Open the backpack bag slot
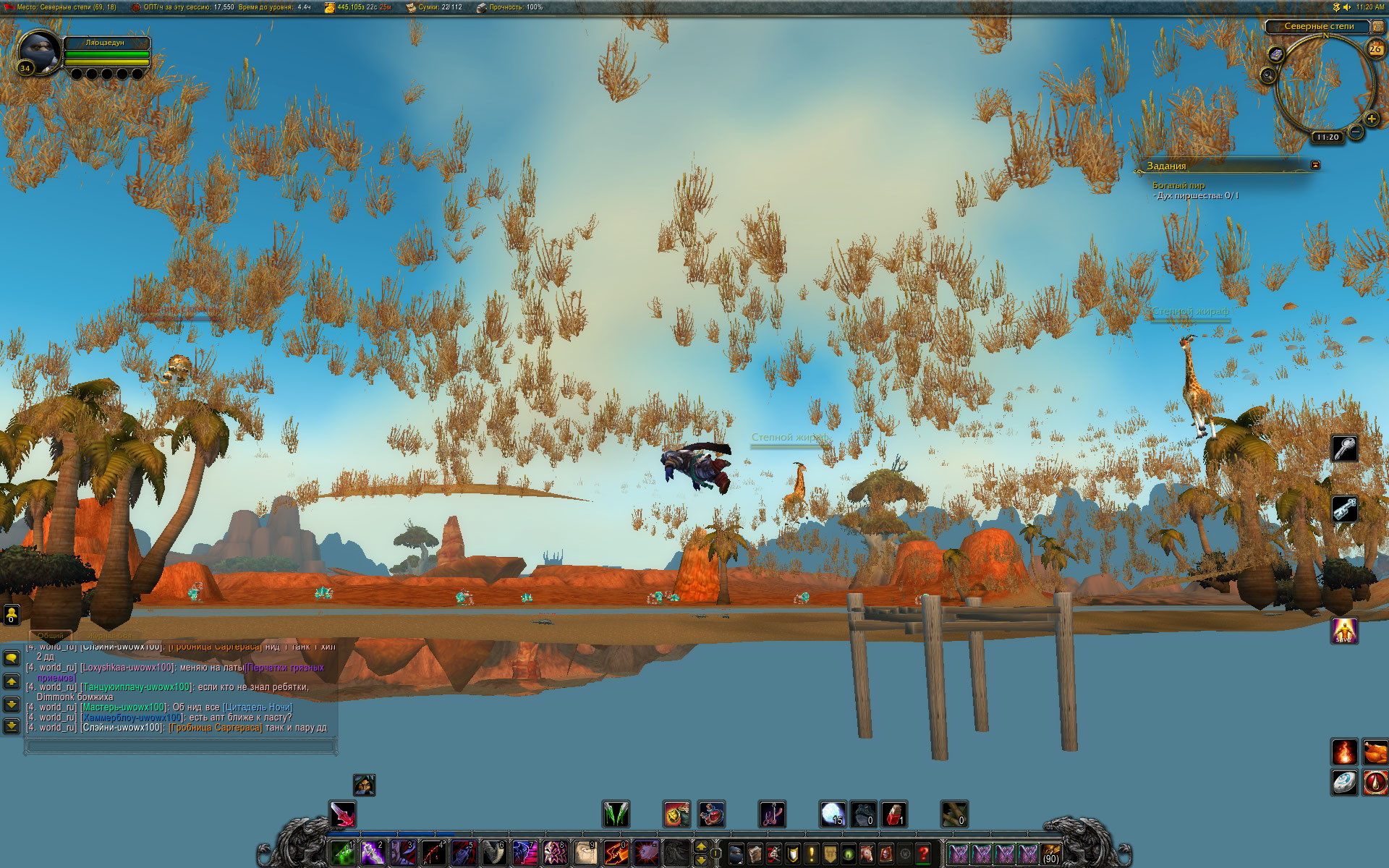1389x868 pixels. [1051, 854]
